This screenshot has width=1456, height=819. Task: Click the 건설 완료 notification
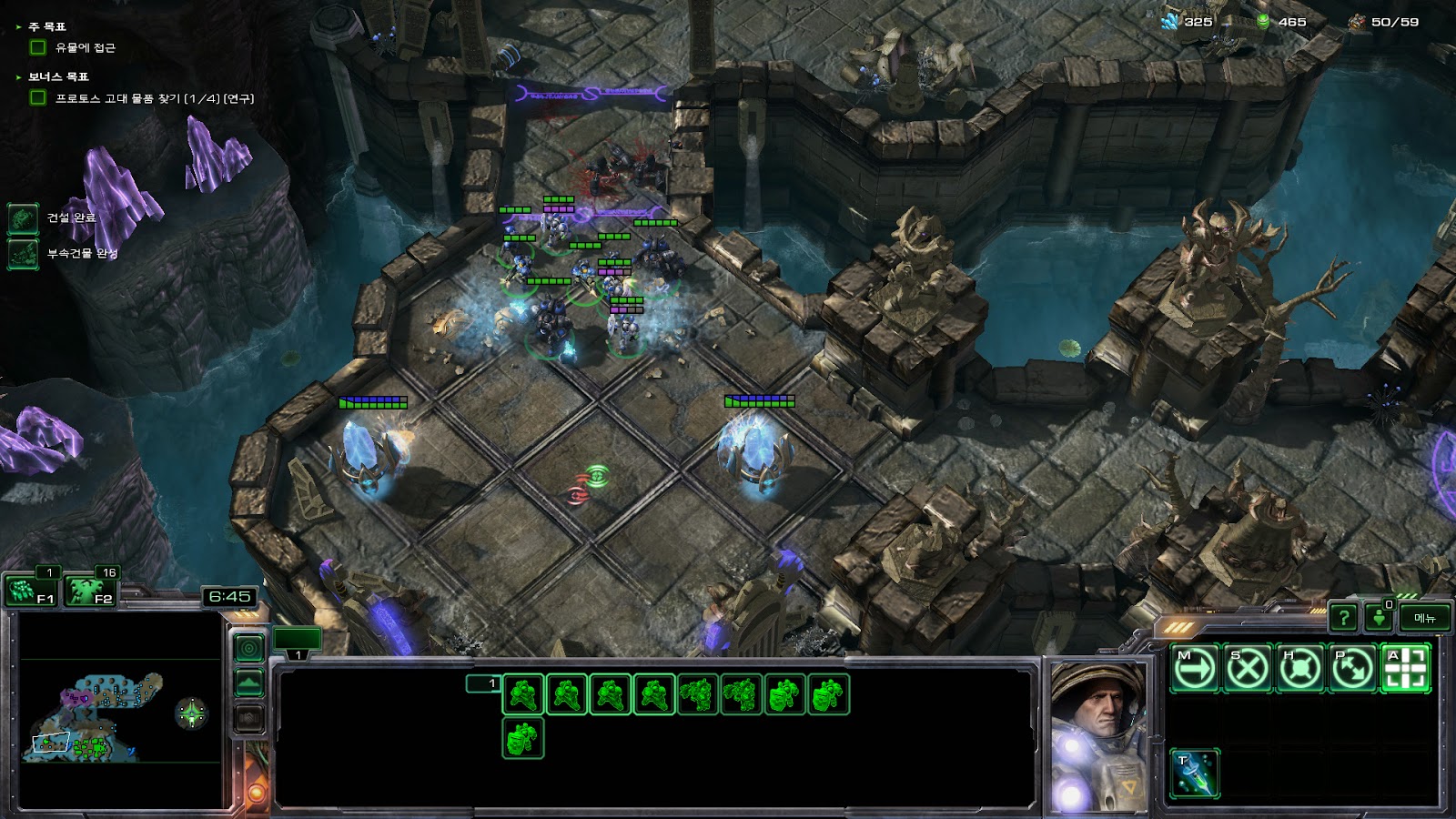click(x=24, y=217)
